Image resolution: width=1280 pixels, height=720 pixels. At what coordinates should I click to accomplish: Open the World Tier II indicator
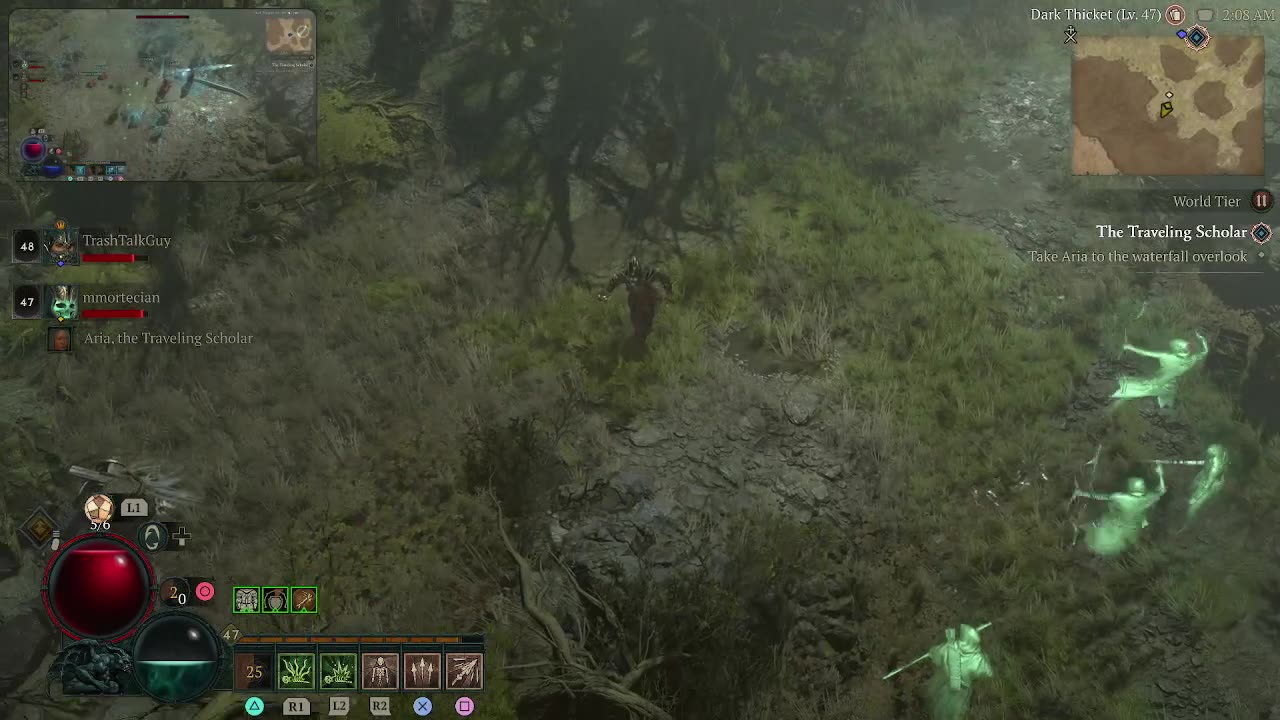pos(1261,201)
